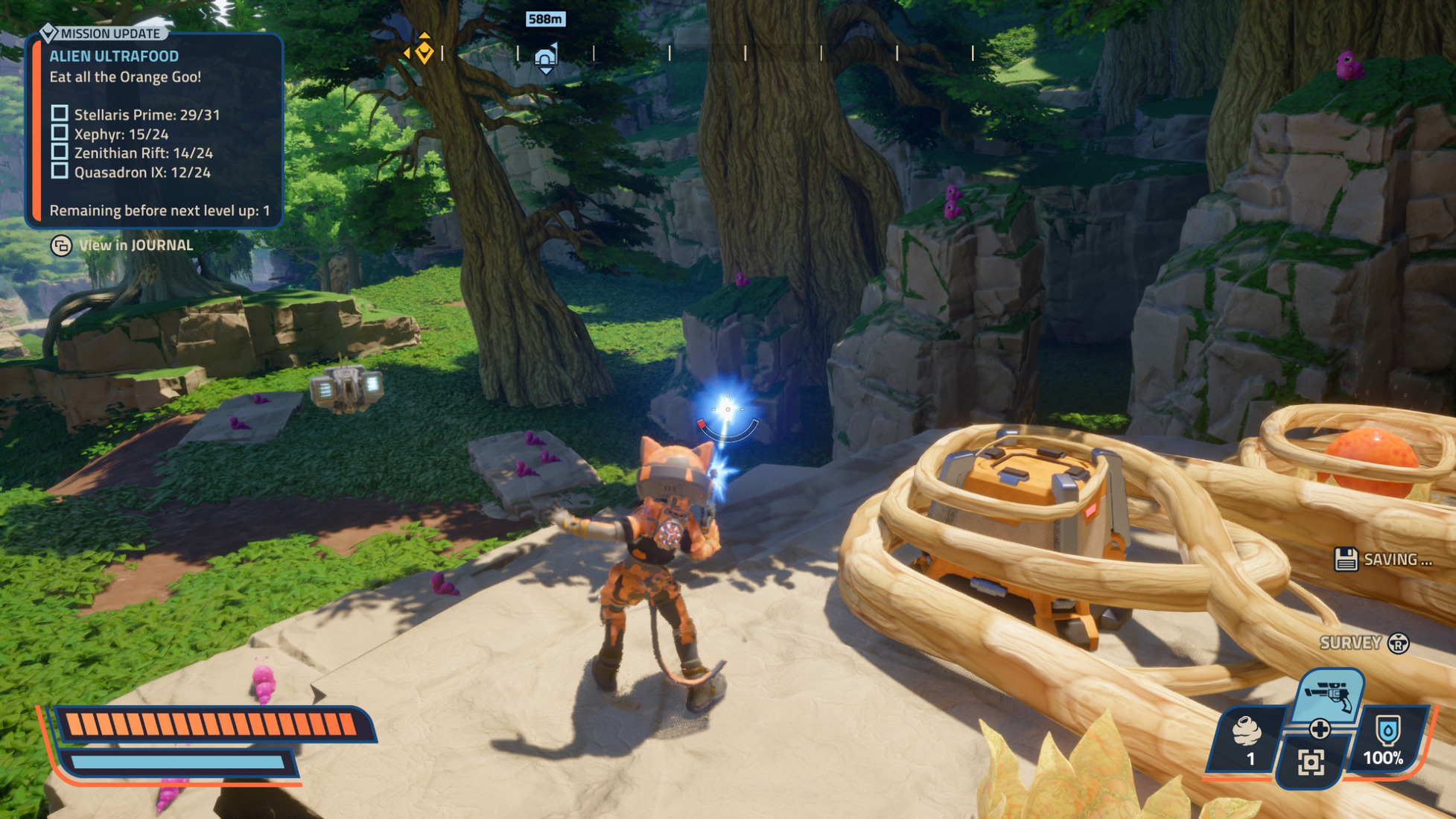Open the Alien Ultrafood mission tracker
This screenshot has width=1456, height=819.
tap(114, 56)
